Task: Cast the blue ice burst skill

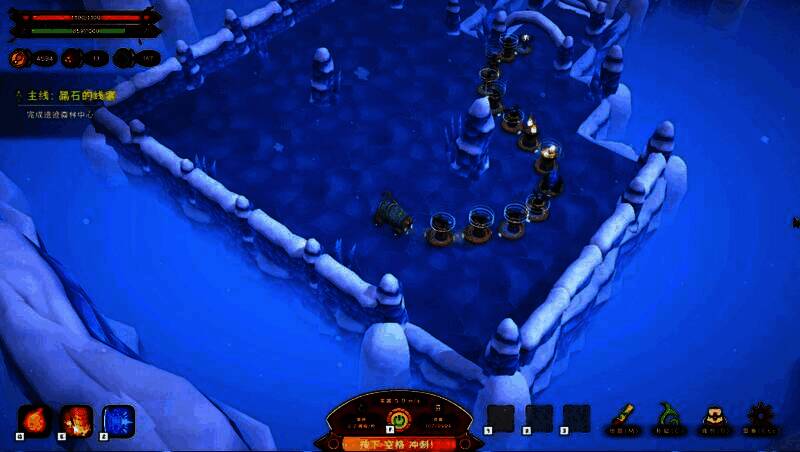Action: [x=118, y=420]
